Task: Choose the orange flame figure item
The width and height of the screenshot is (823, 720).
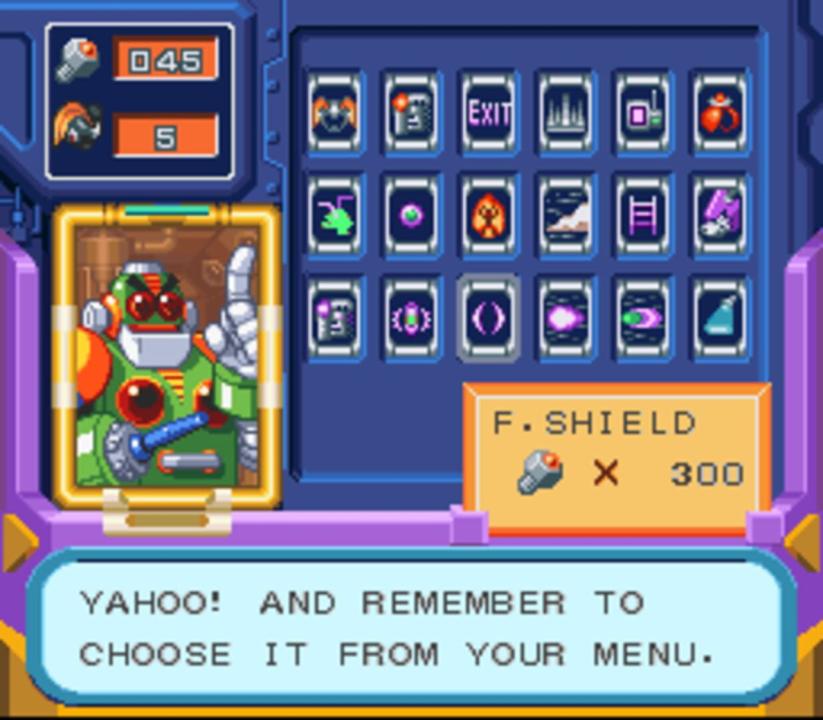Action: point(489,215)
